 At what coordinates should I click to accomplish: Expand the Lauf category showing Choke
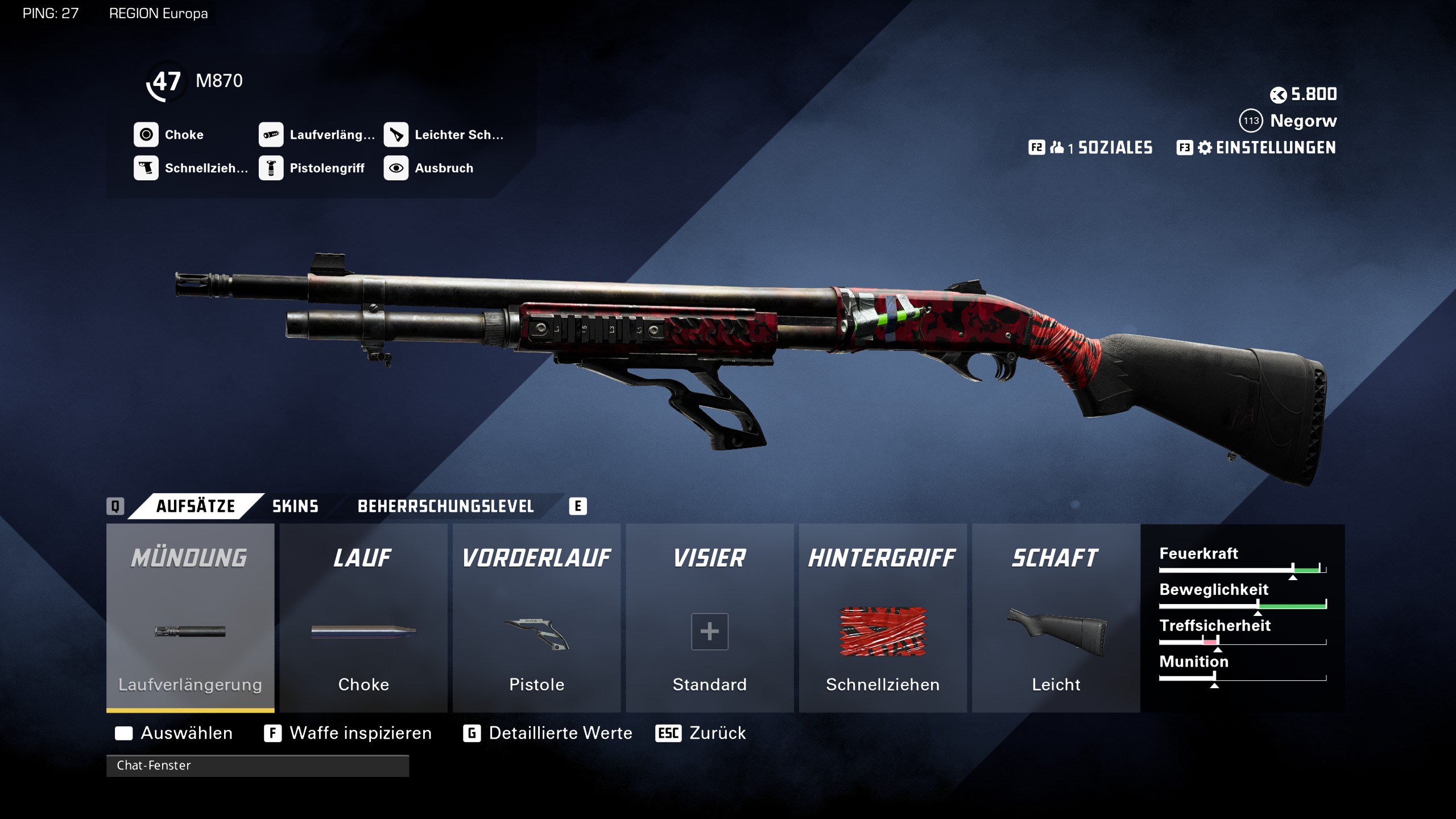pyautogui.click(x=363, y=626)
